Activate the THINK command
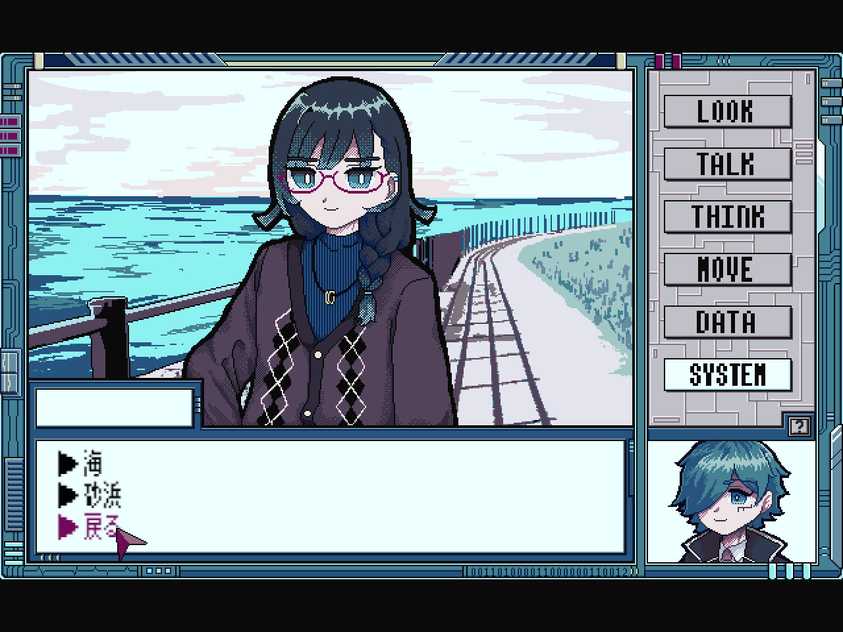 click(x=727, y=217)
